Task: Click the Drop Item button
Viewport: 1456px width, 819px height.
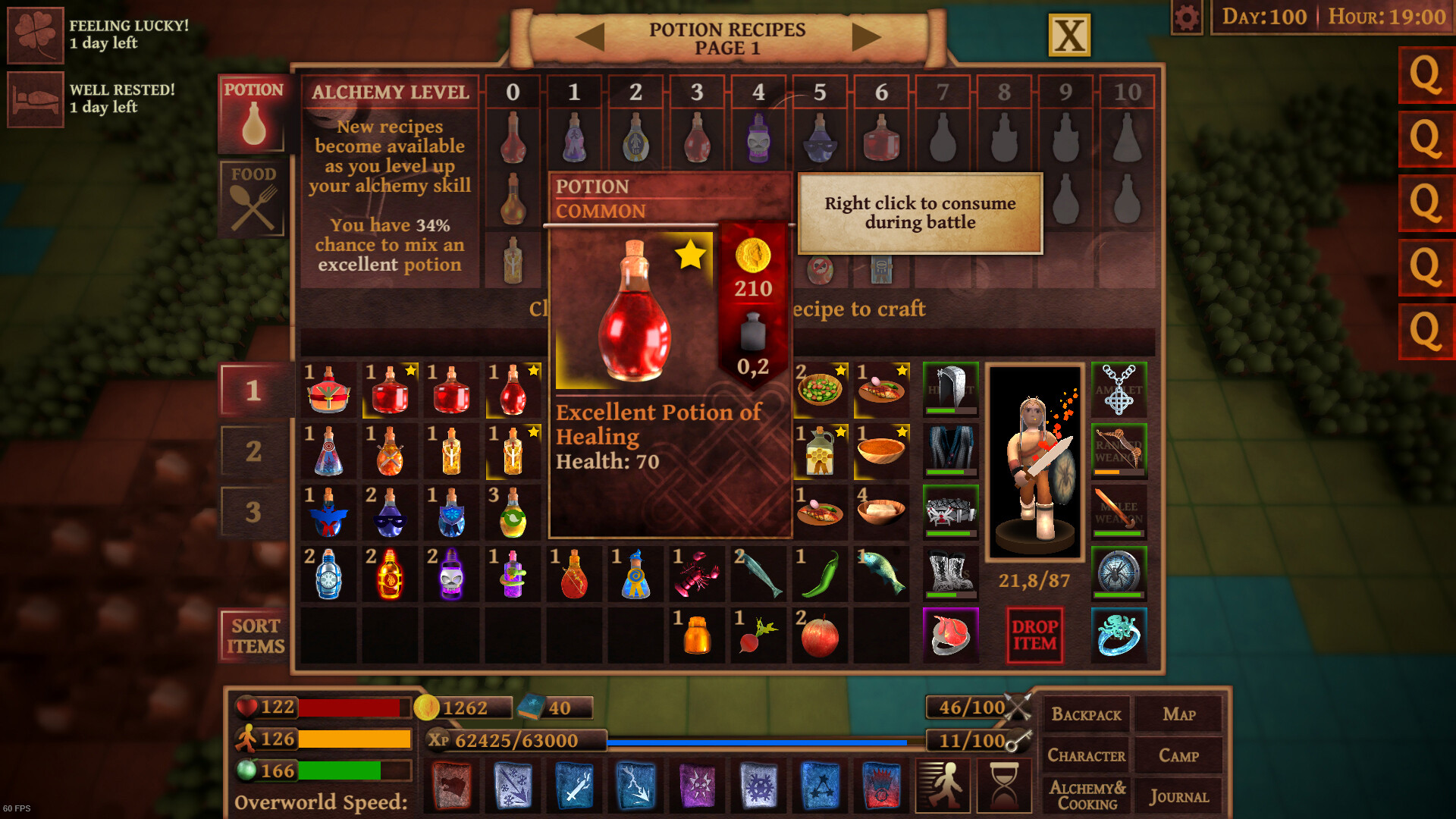Action: click(1036, 635)
